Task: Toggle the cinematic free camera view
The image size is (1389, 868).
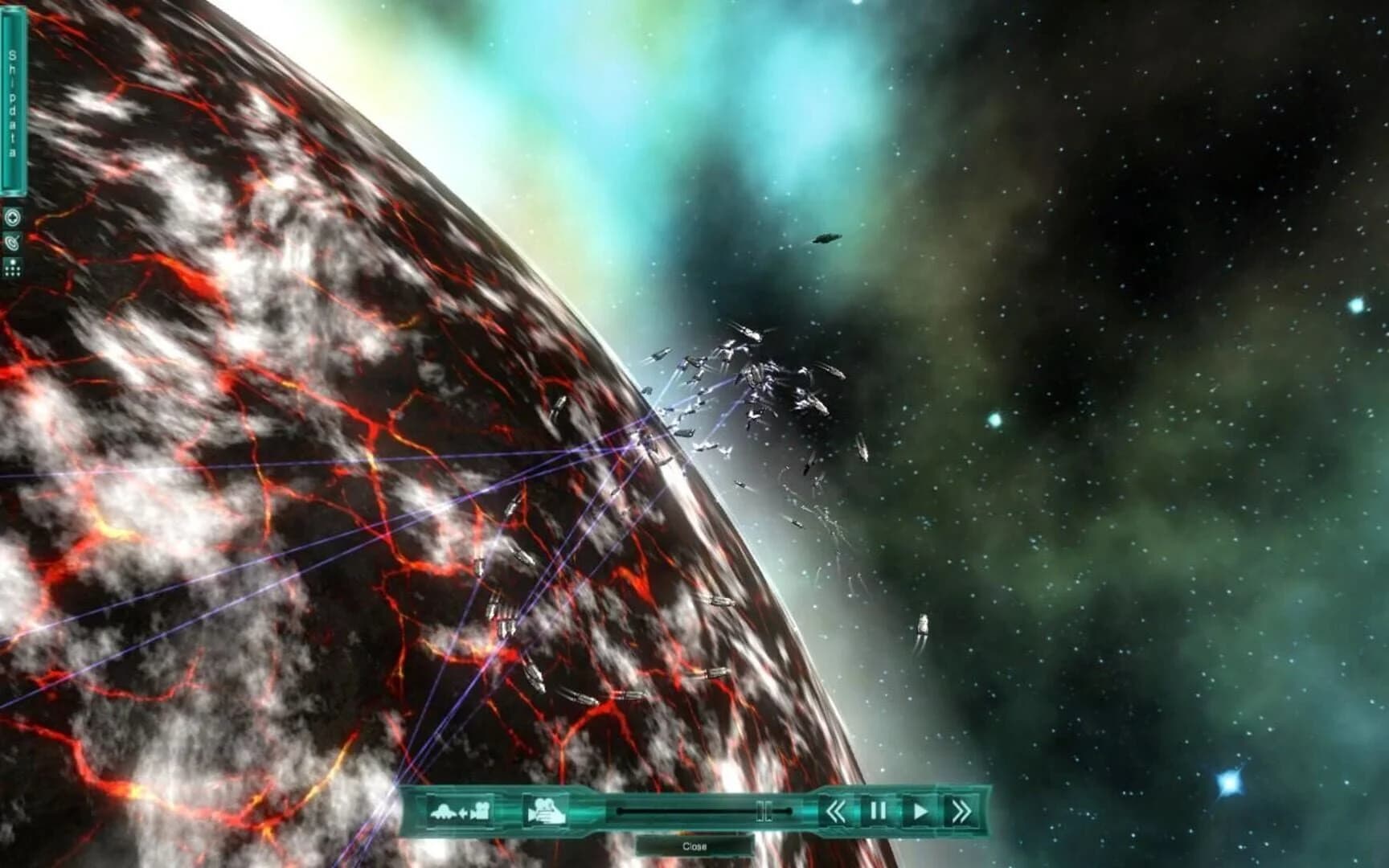Action: click(545, 810)
